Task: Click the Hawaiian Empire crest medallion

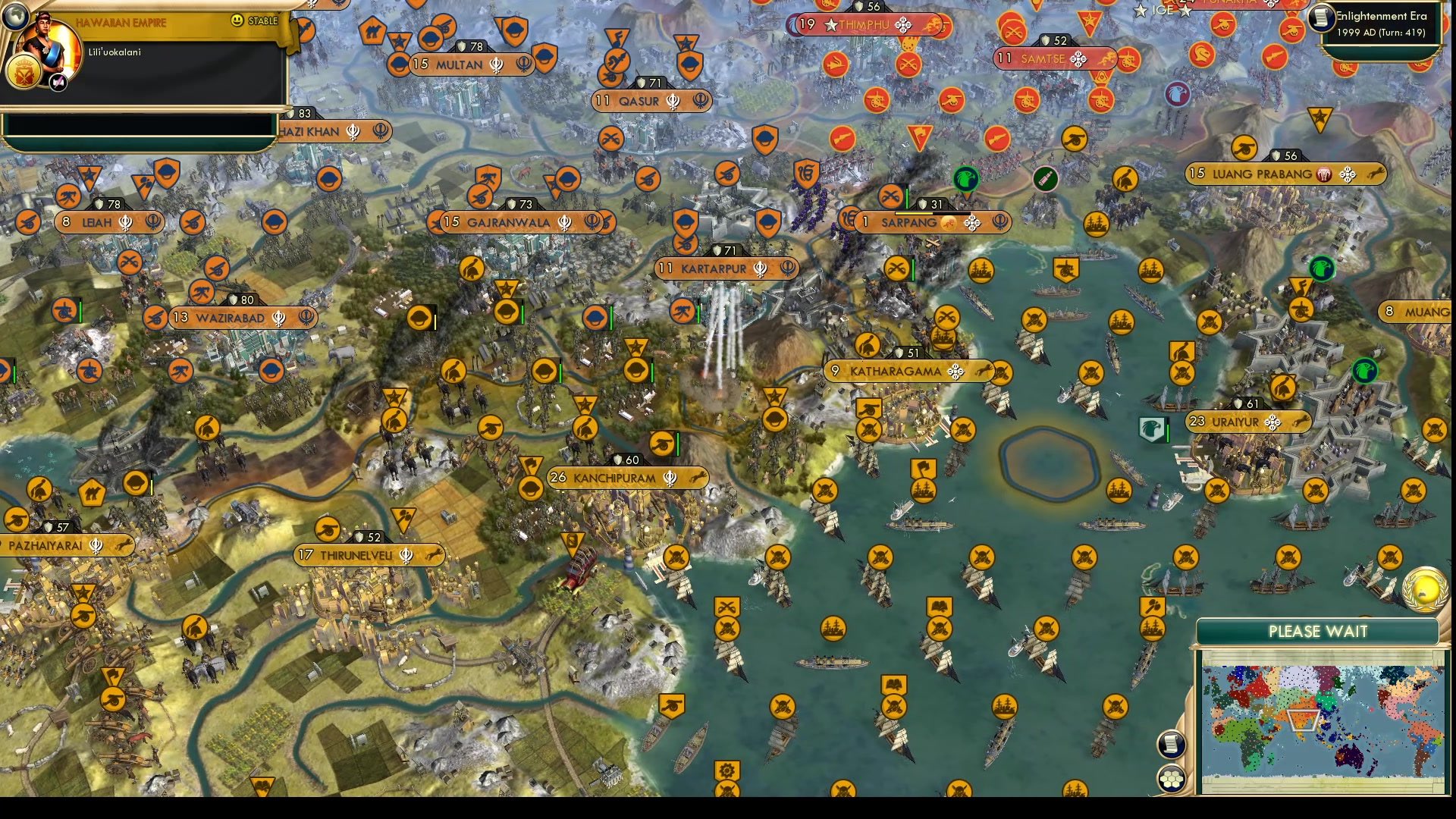Action: click(25, 74)
